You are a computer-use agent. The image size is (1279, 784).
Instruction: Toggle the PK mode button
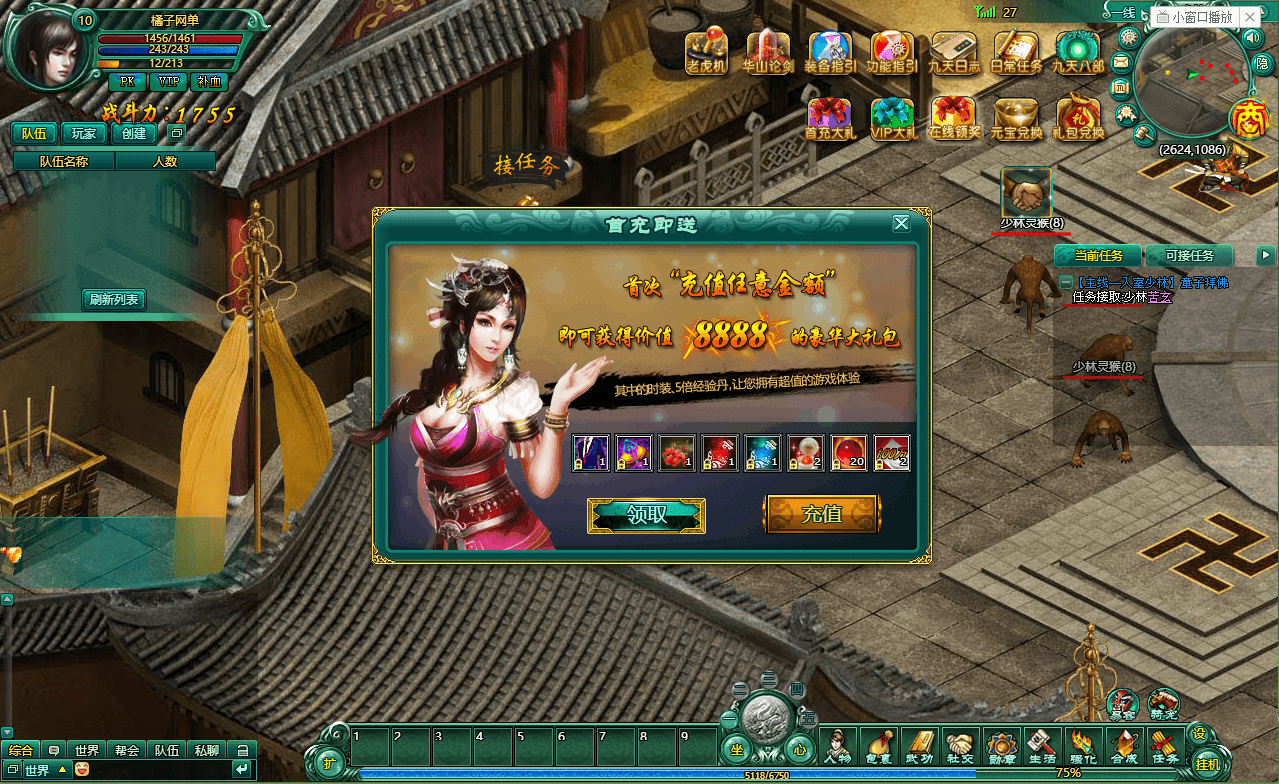coord(127,82)
